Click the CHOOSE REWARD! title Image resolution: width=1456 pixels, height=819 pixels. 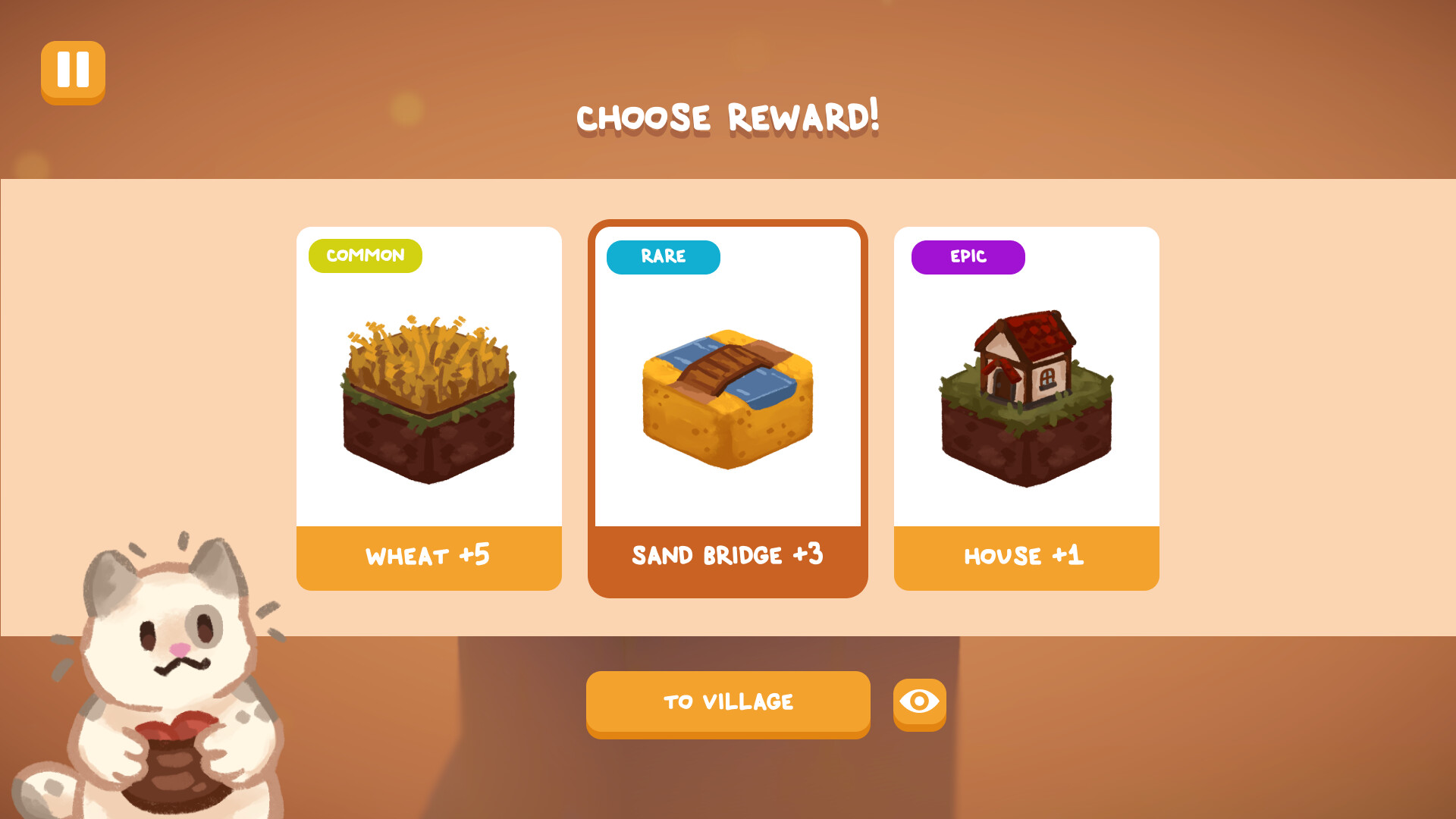pos(728,117)
